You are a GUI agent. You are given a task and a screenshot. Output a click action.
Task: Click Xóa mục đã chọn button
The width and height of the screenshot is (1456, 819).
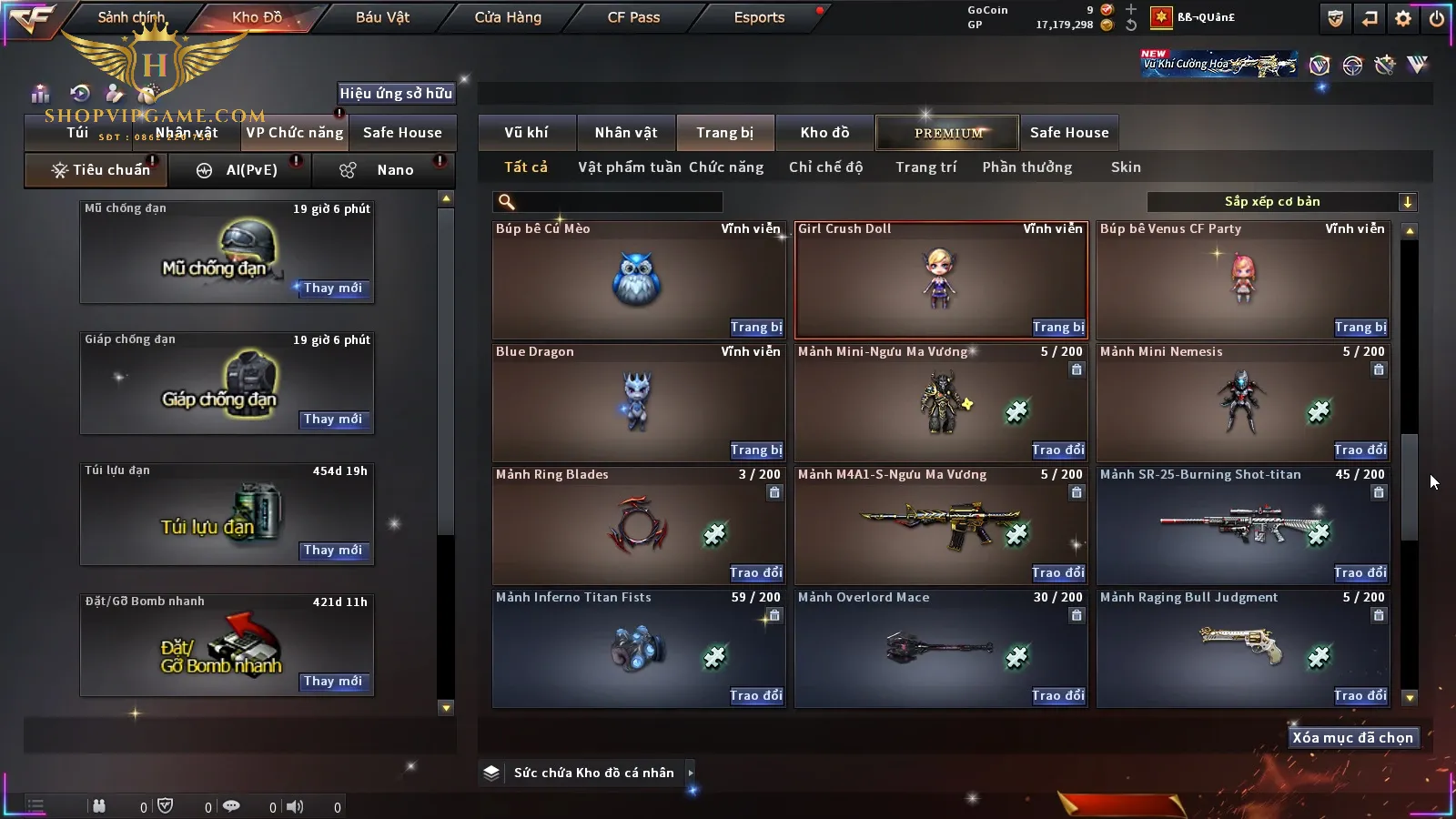point(1352,738)
